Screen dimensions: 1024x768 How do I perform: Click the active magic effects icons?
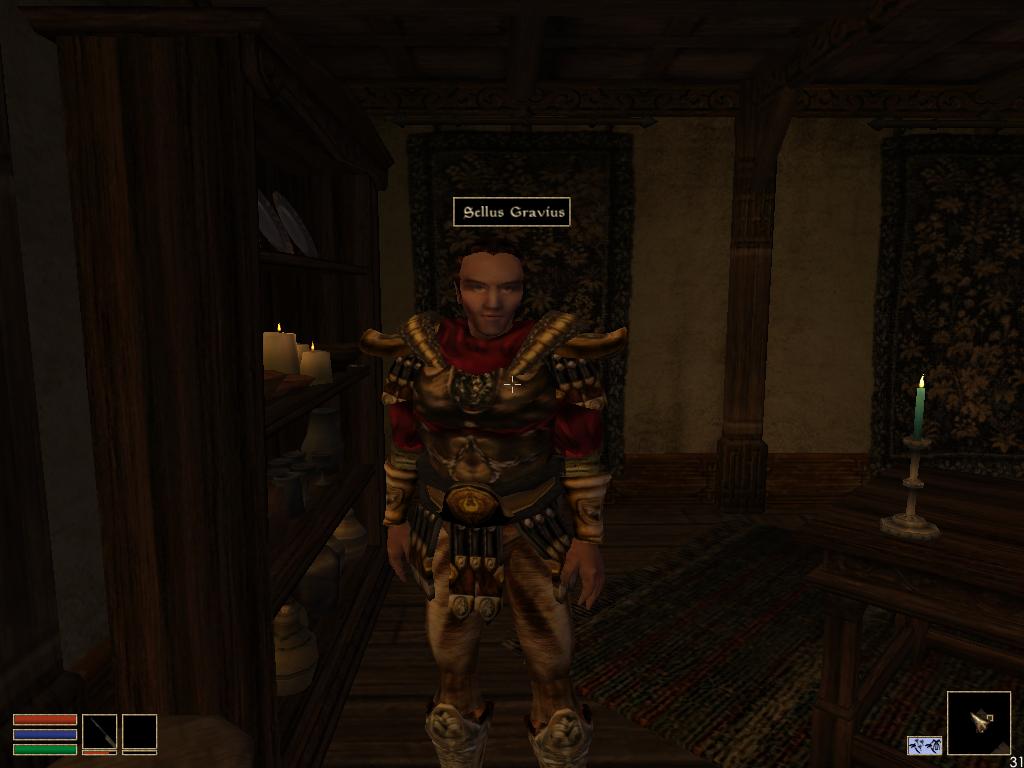[924, 745]
